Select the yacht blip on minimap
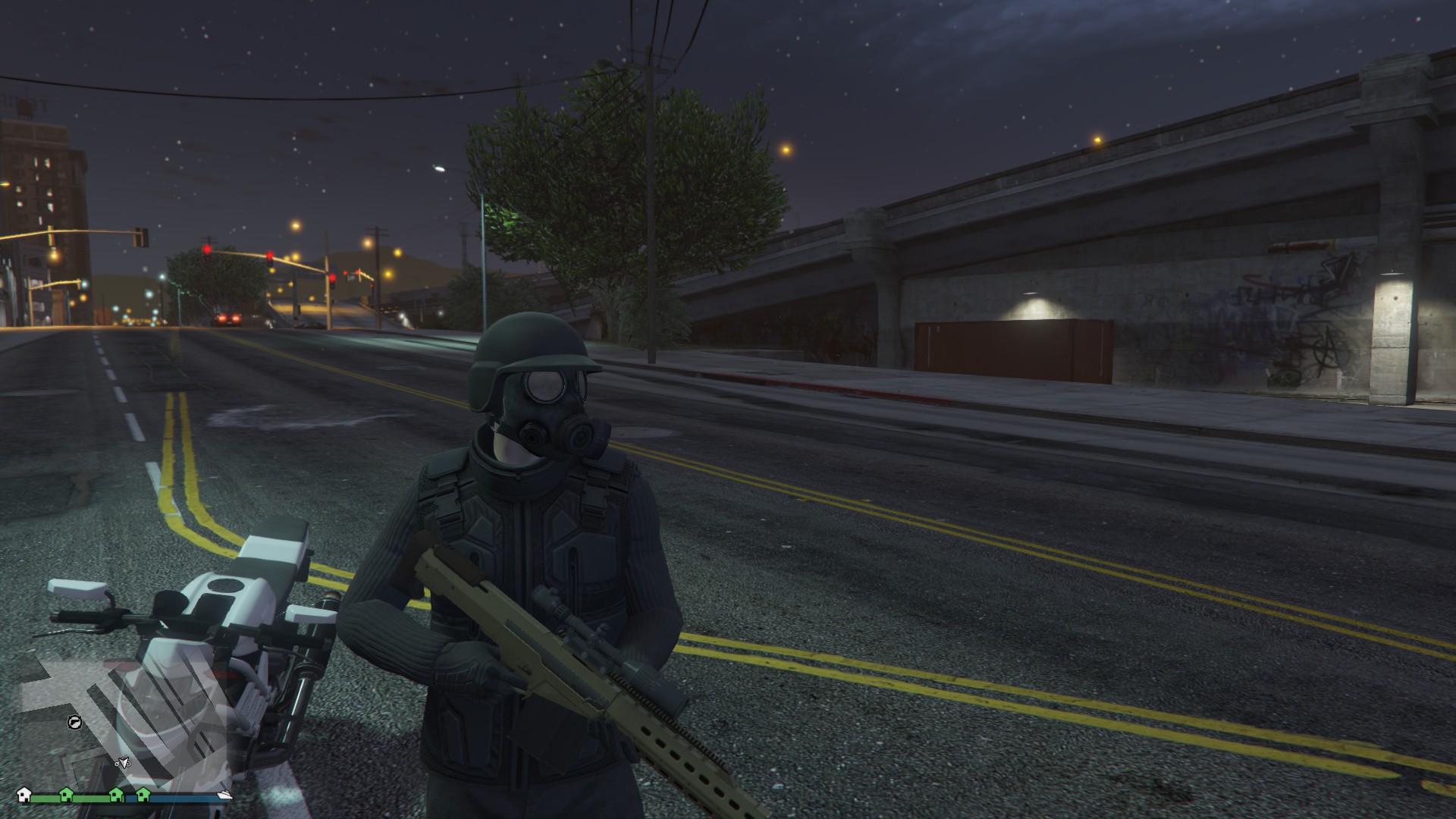This screenshot has width=1456, height=819. [x=224, y=795]
